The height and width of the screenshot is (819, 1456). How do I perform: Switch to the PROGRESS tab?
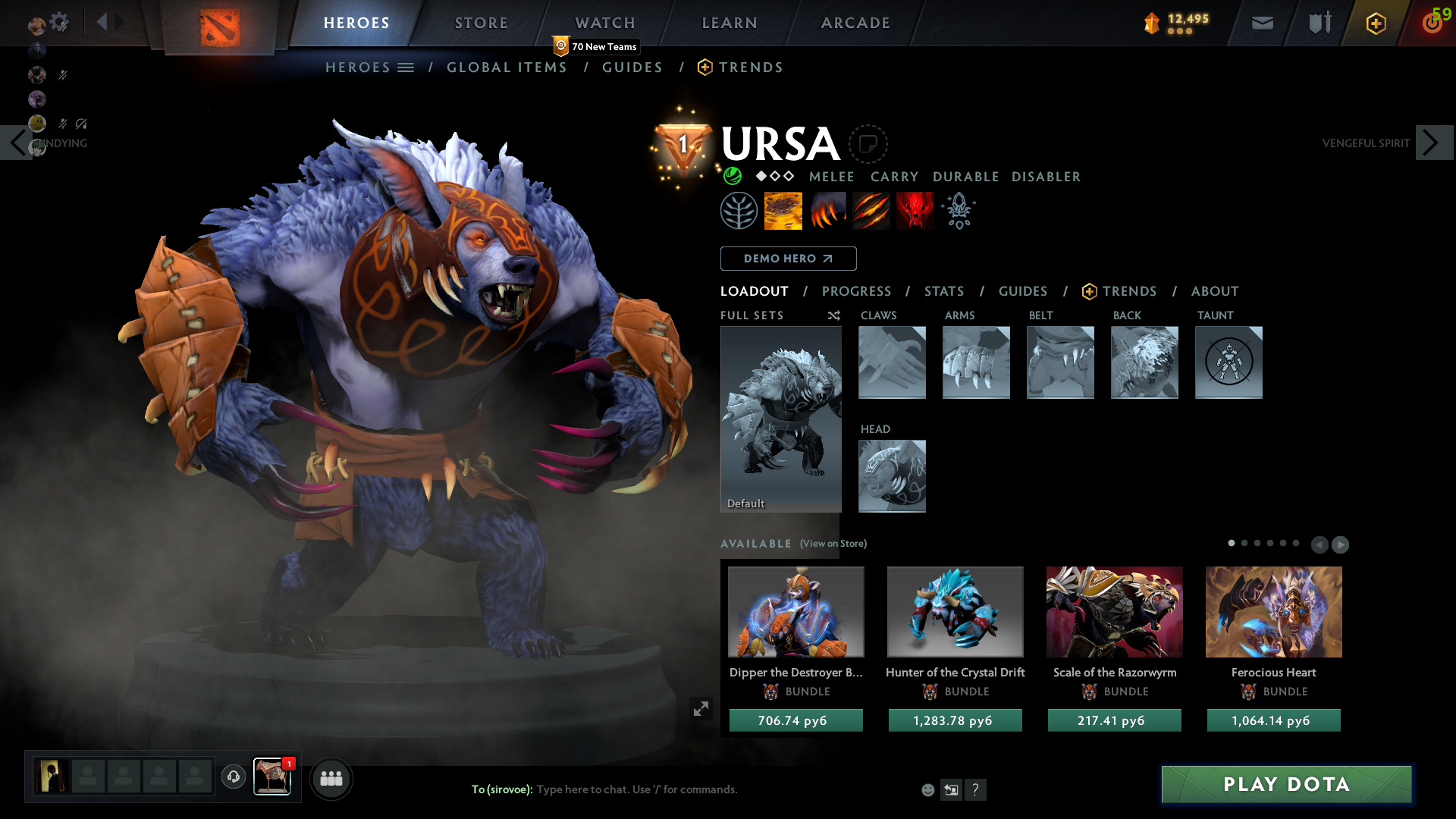tap(857, 291)
